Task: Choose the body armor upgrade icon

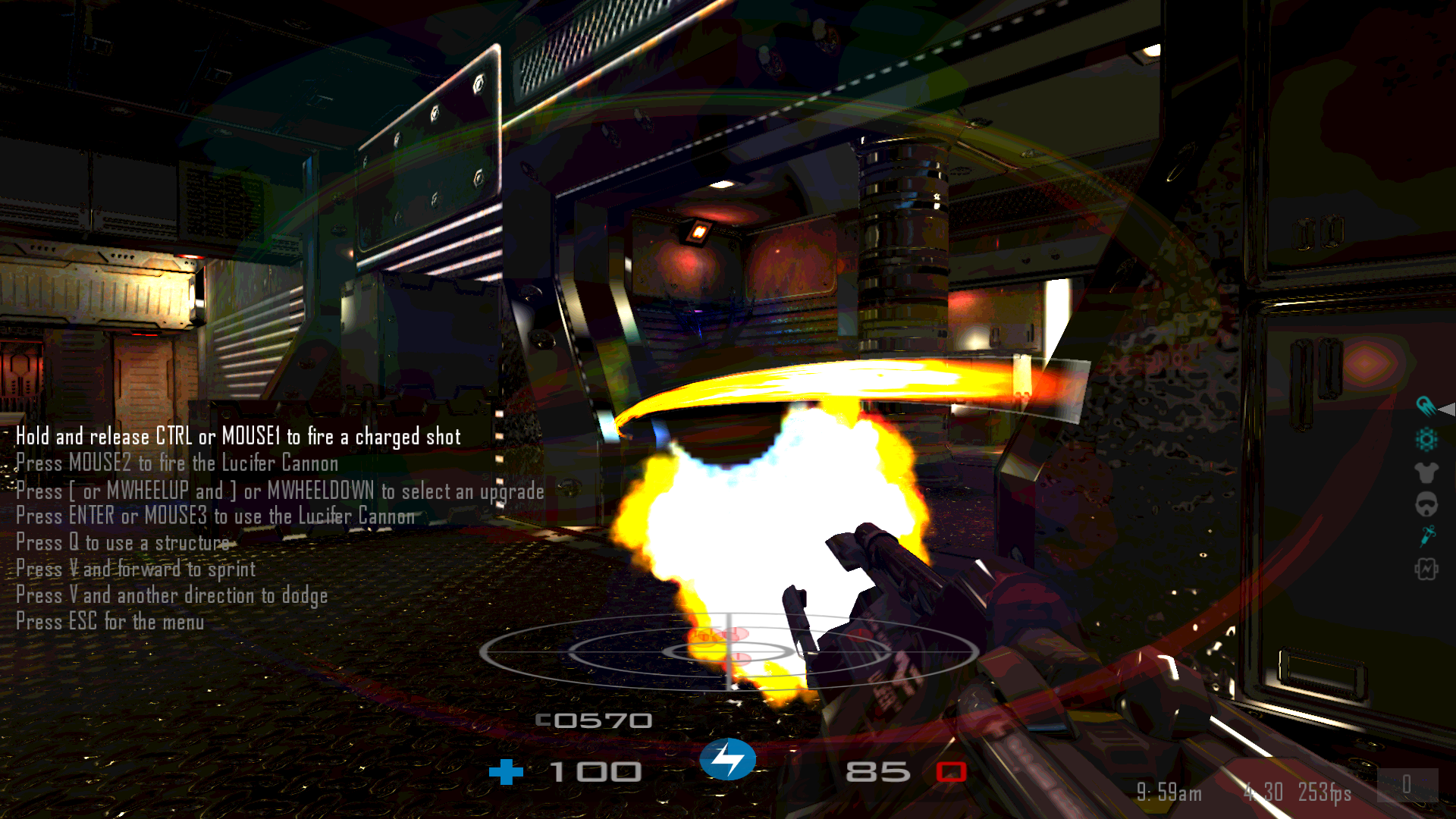Action: point(1426,472)
